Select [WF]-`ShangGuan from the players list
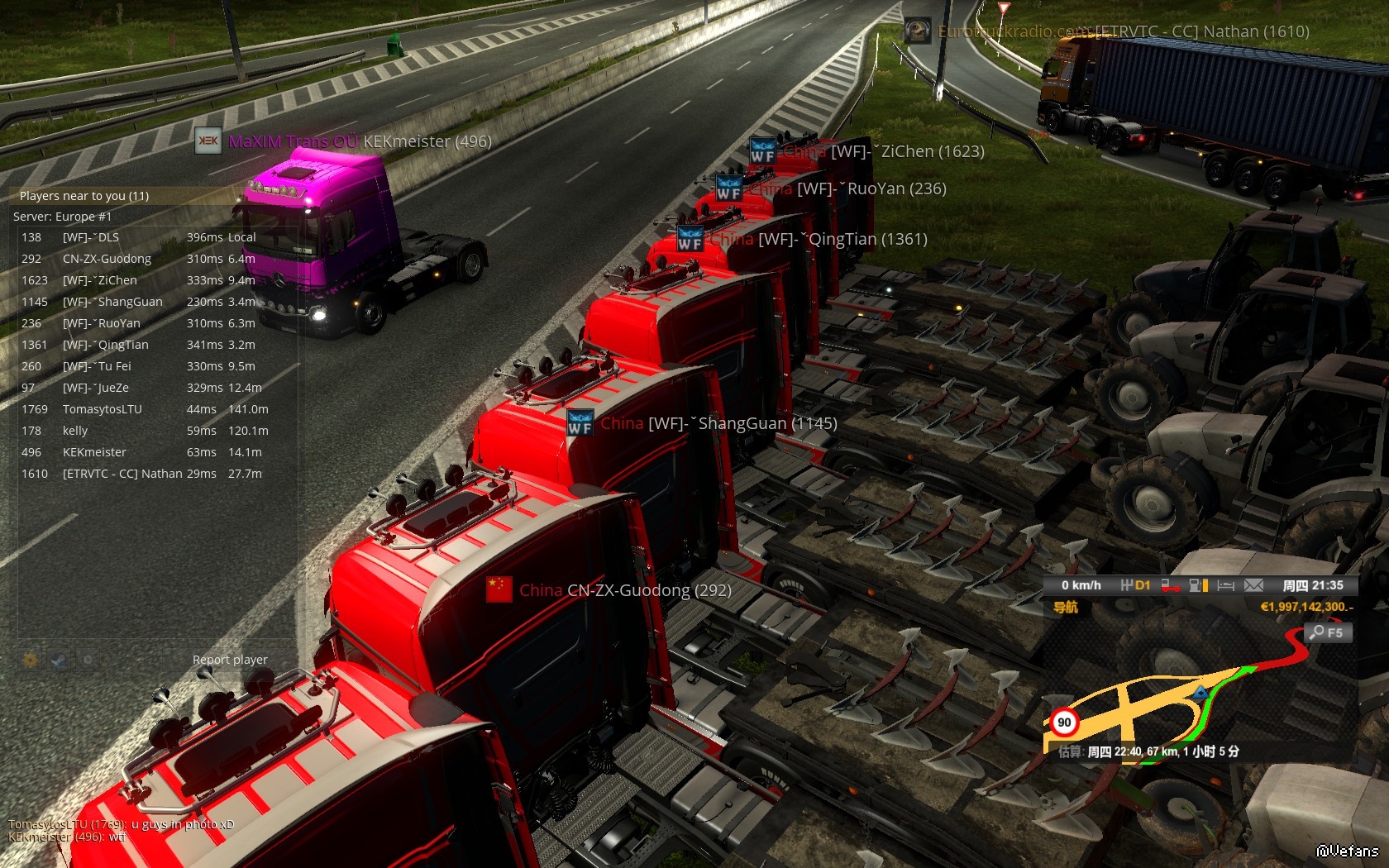 point(112,302)
